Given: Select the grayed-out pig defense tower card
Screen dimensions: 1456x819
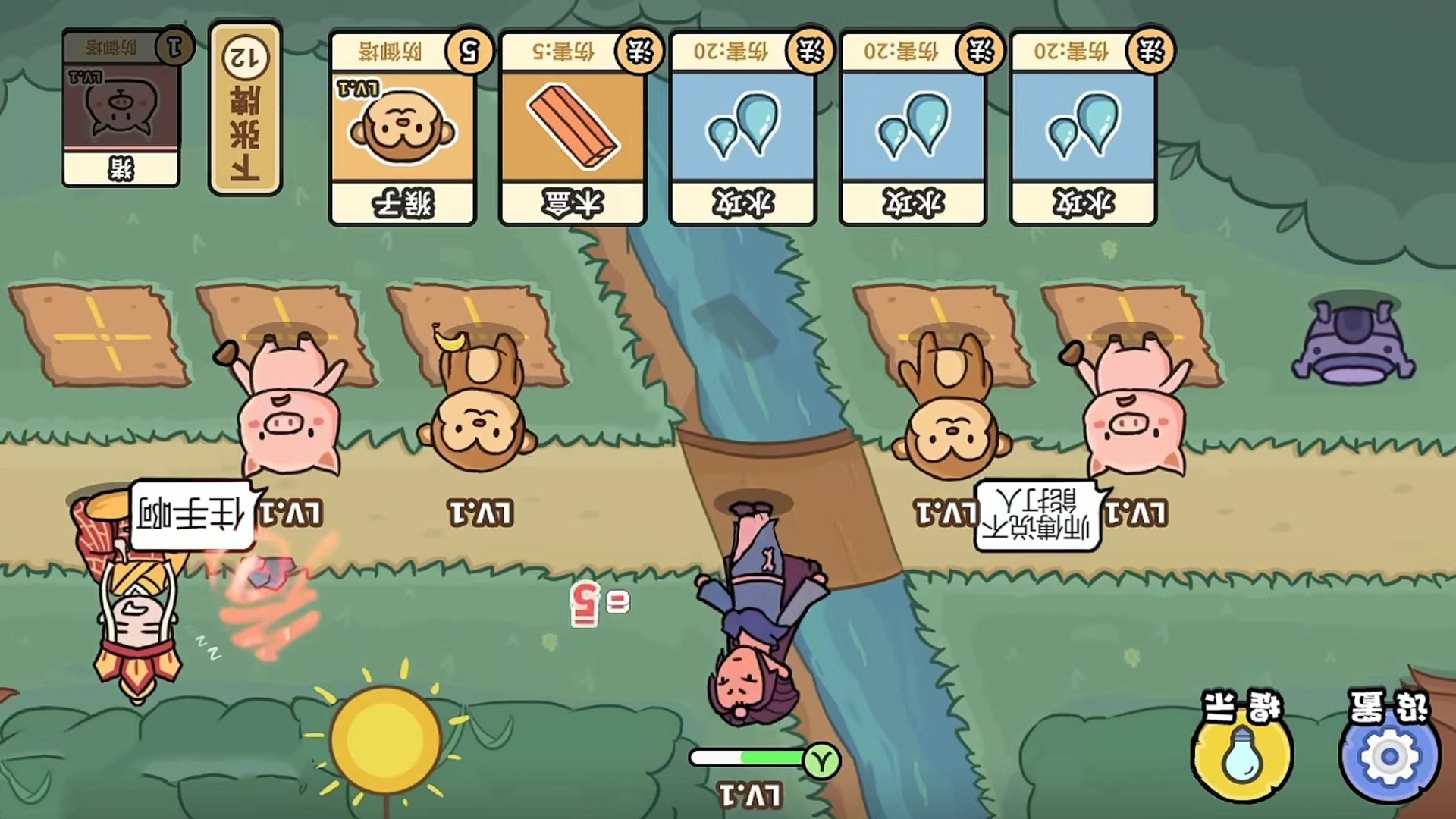Looking at the screenshot, I should tap(121, 106).
